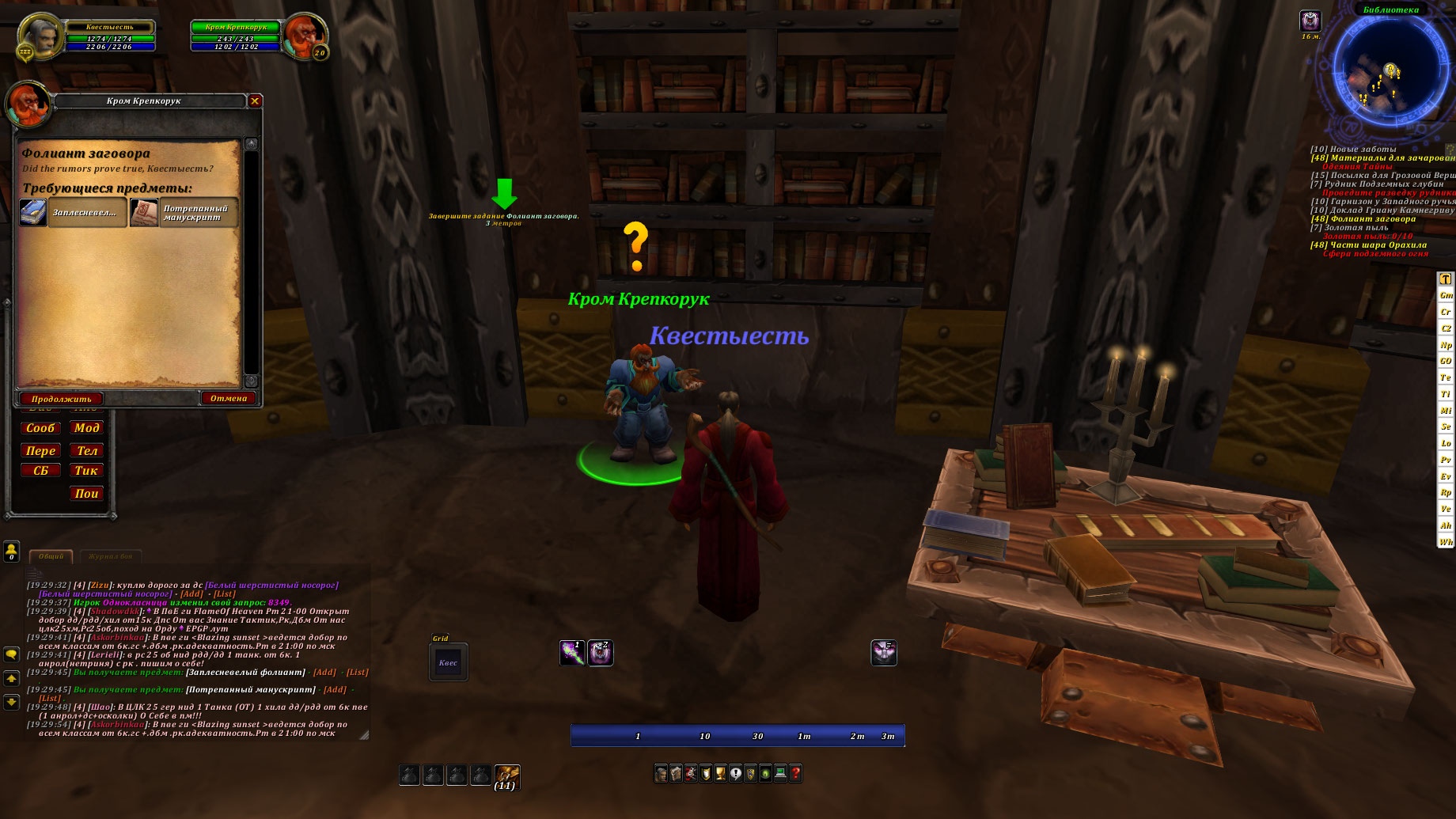
Task: Close the Кром Крепкорук quest window
Action: point(255,101)
